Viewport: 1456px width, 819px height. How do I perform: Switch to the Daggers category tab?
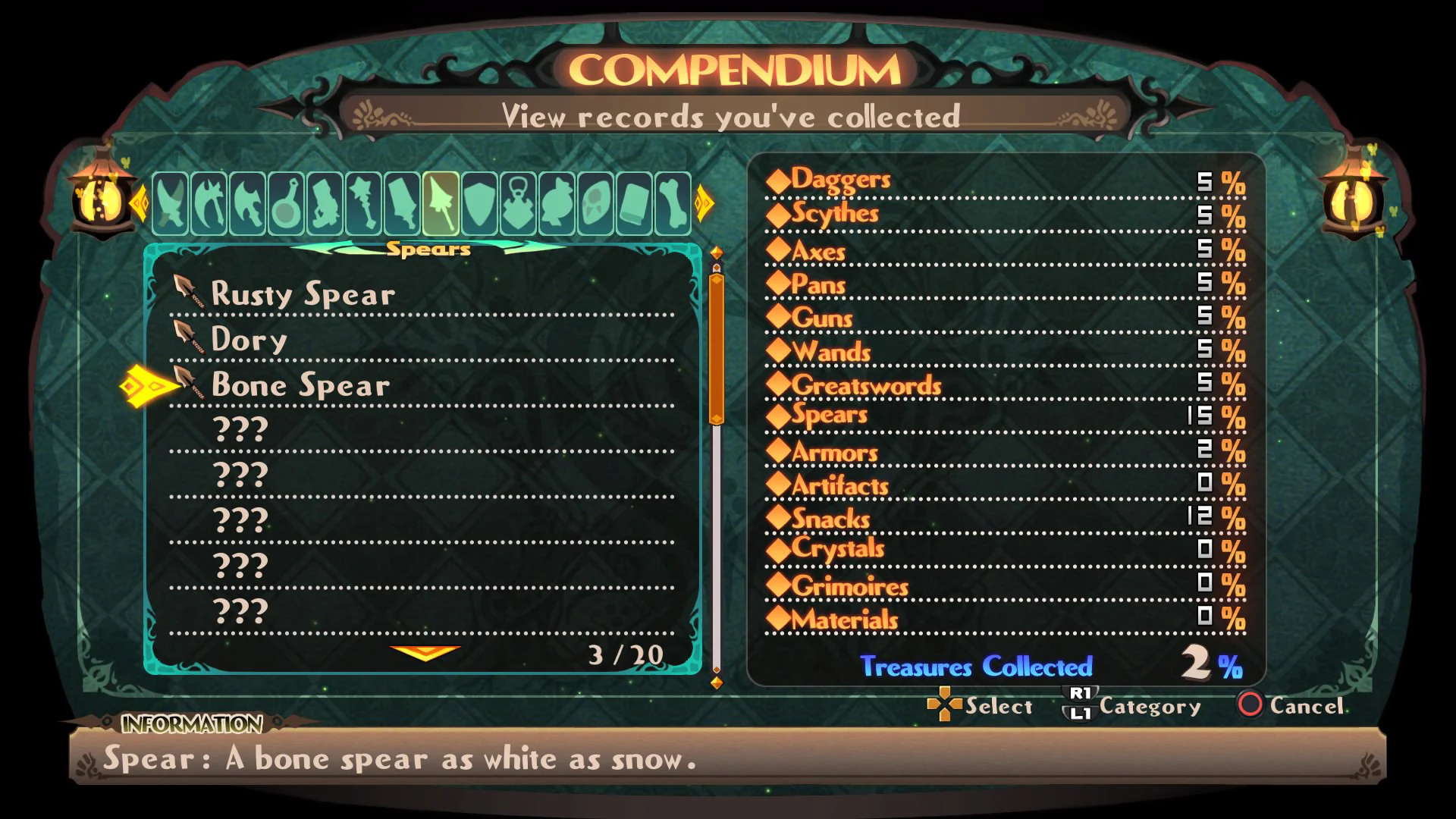171,203
